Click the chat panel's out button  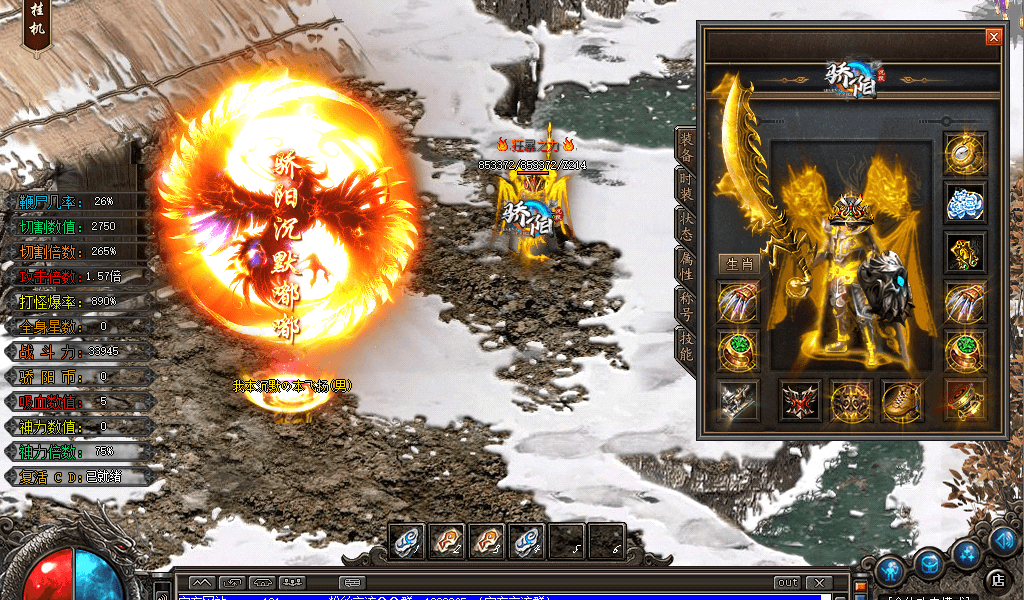tap(787, 583)
